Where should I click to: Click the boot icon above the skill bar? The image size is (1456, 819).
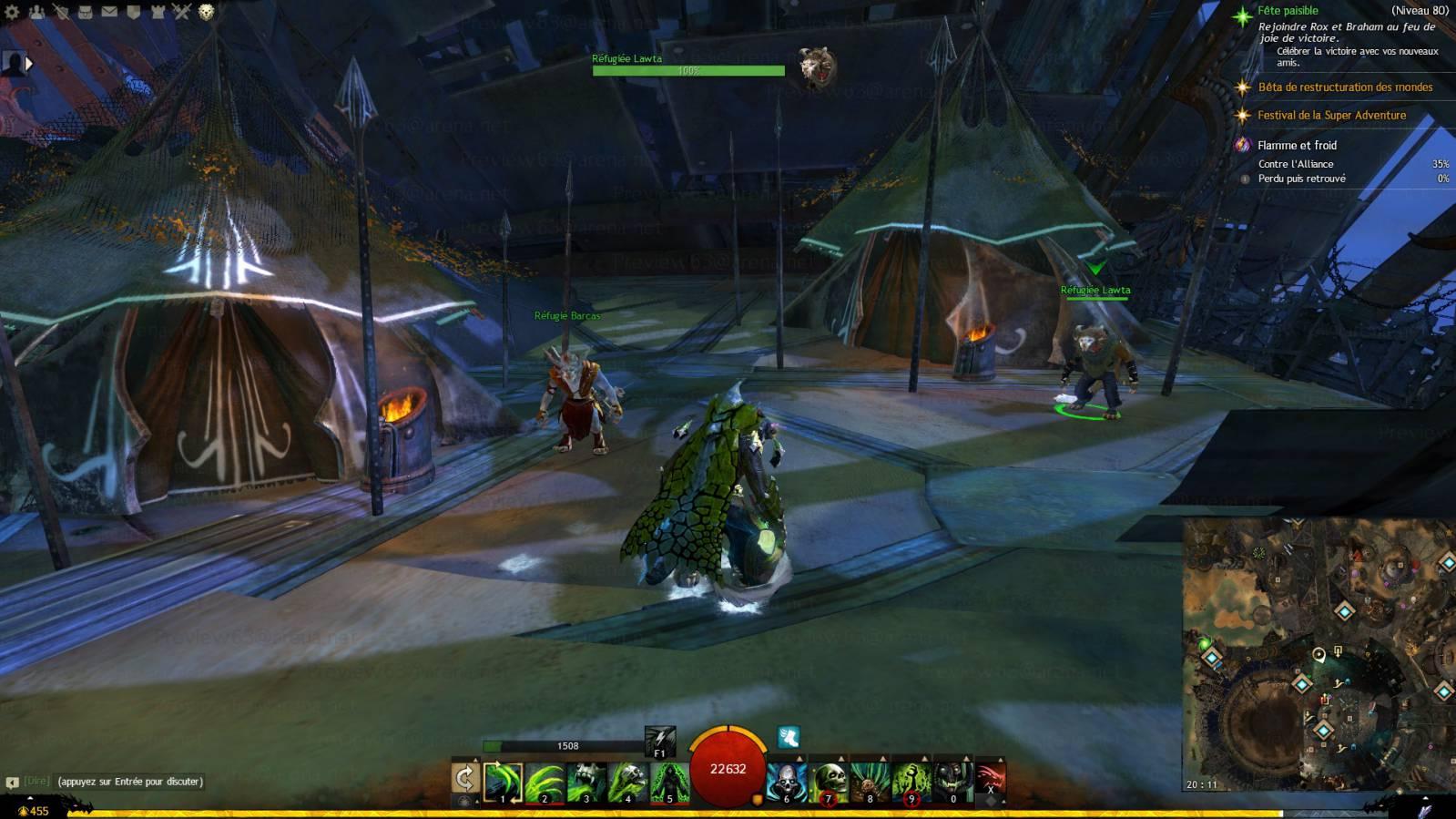pos(789,736)
